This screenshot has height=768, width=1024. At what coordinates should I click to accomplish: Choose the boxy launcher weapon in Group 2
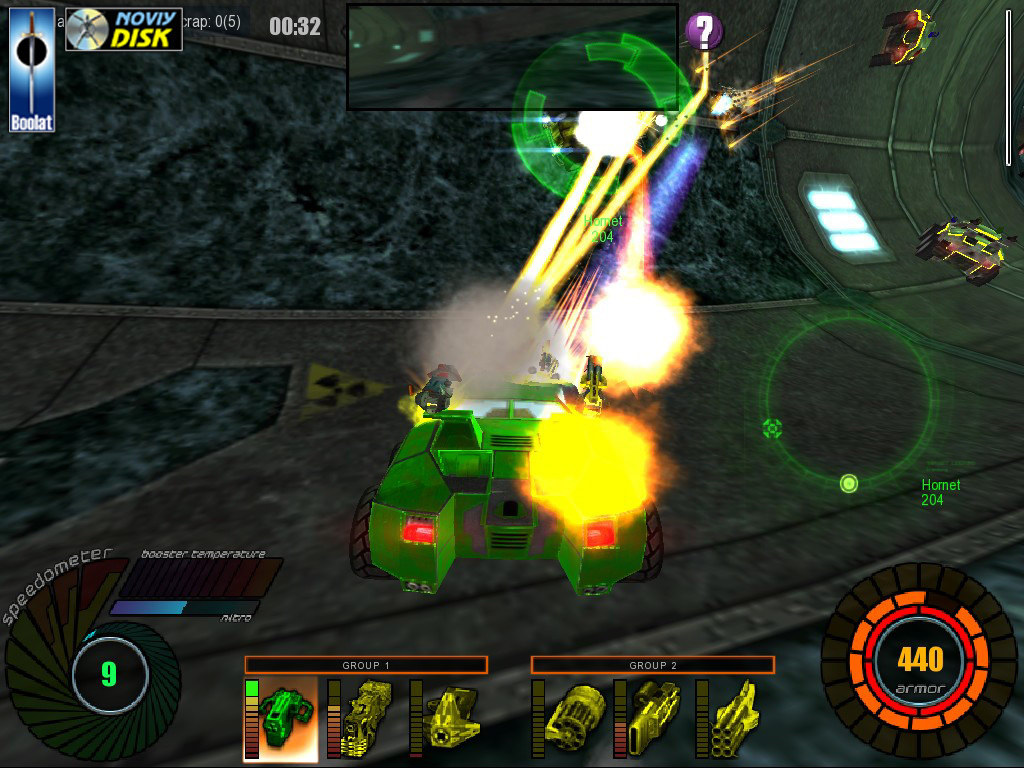(x=653, y=719)
